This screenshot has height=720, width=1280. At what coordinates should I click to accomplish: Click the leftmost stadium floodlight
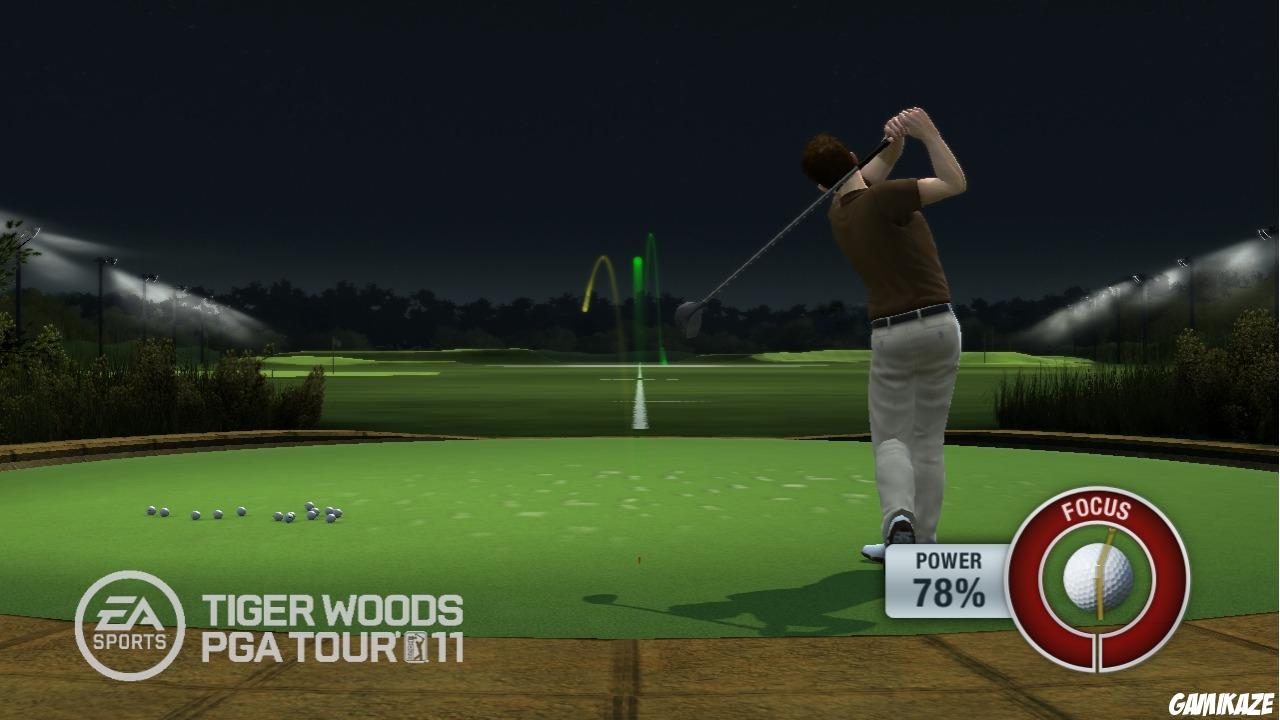tap(27, 235)
